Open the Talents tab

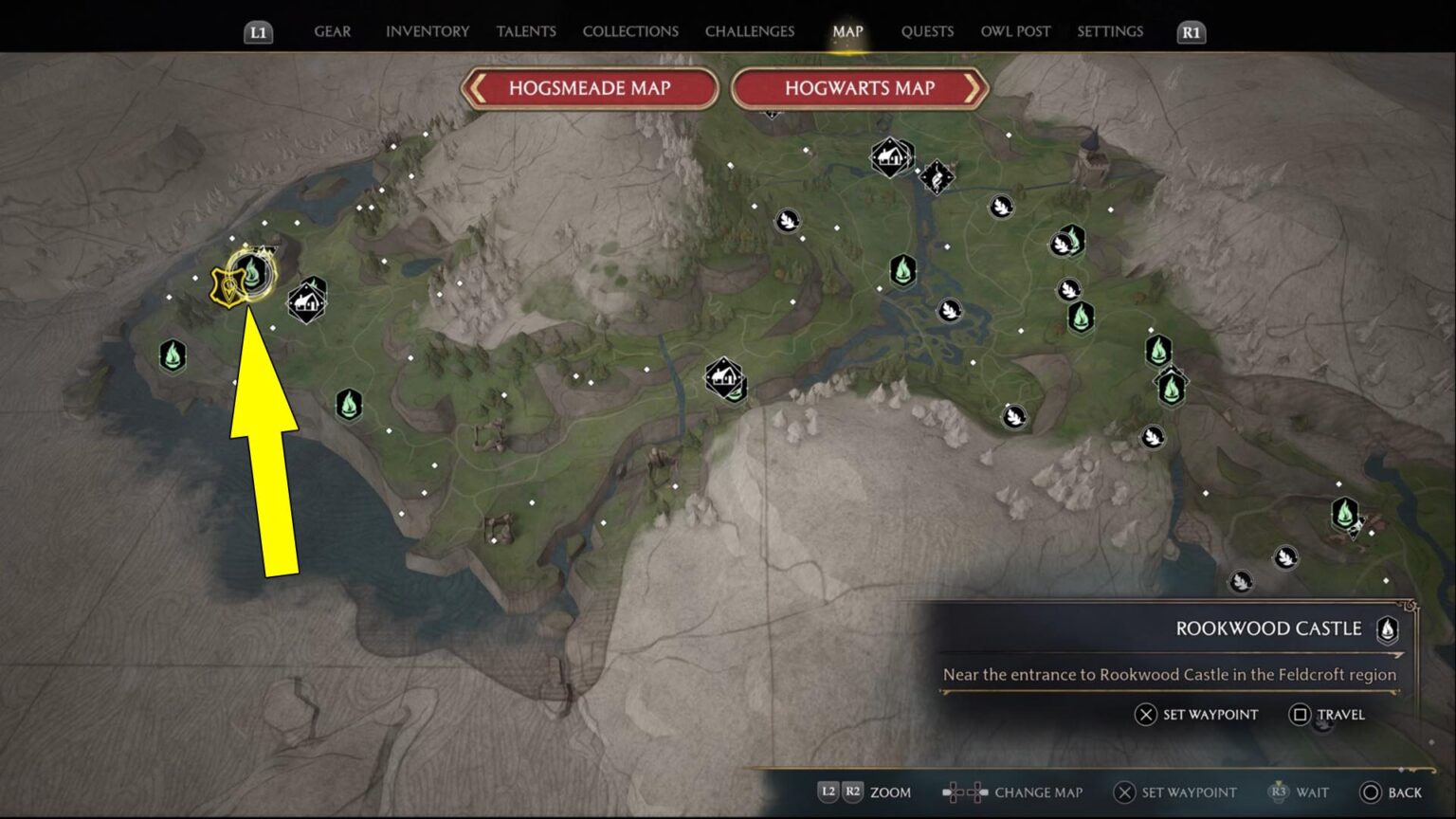coord(526,31)
